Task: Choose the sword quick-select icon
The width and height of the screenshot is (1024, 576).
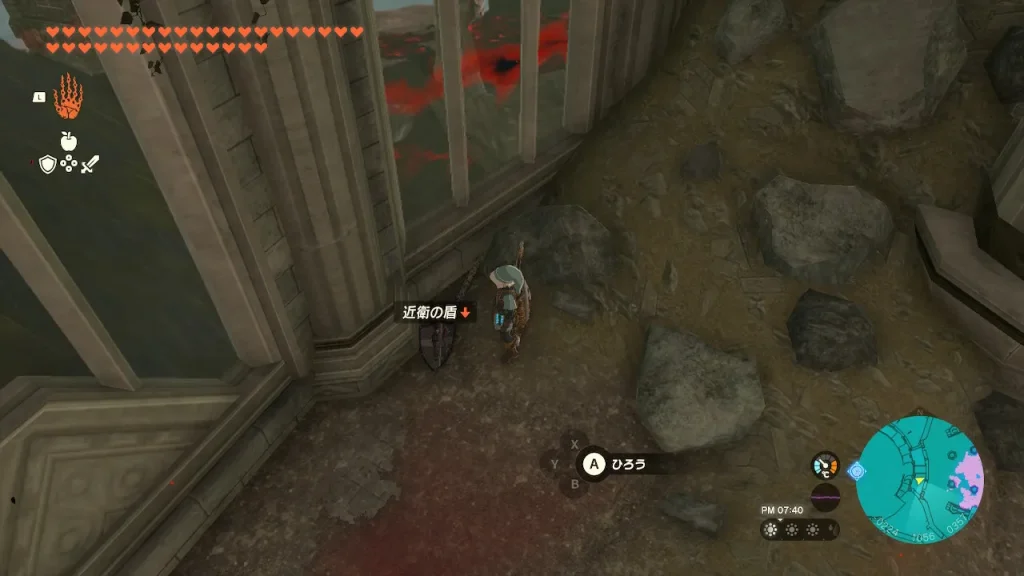Action: pyautogui.click(x=91, y=164)
